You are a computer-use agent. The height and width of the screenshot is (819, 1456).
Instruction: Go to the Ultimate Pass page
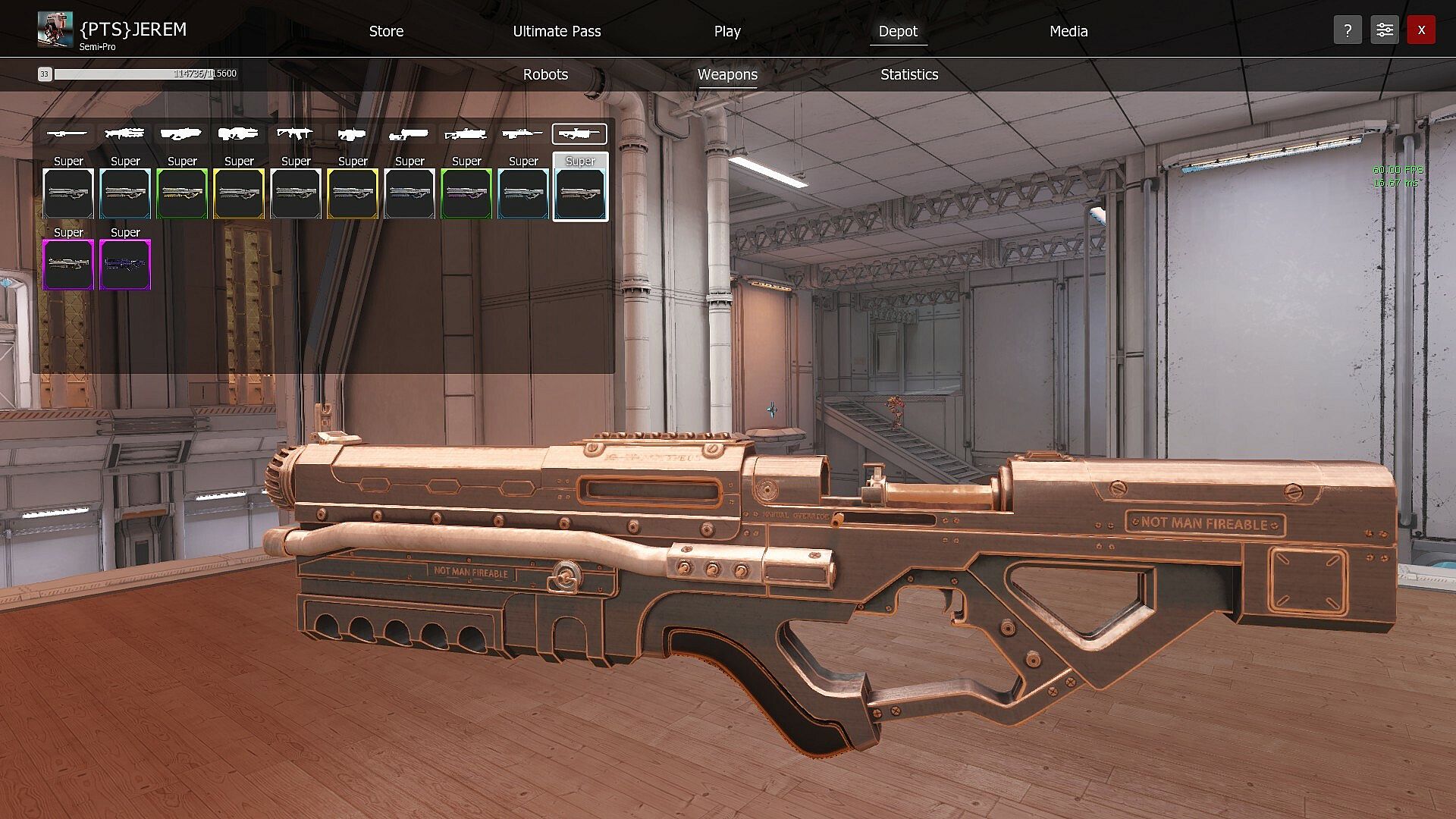click(557, 31)
